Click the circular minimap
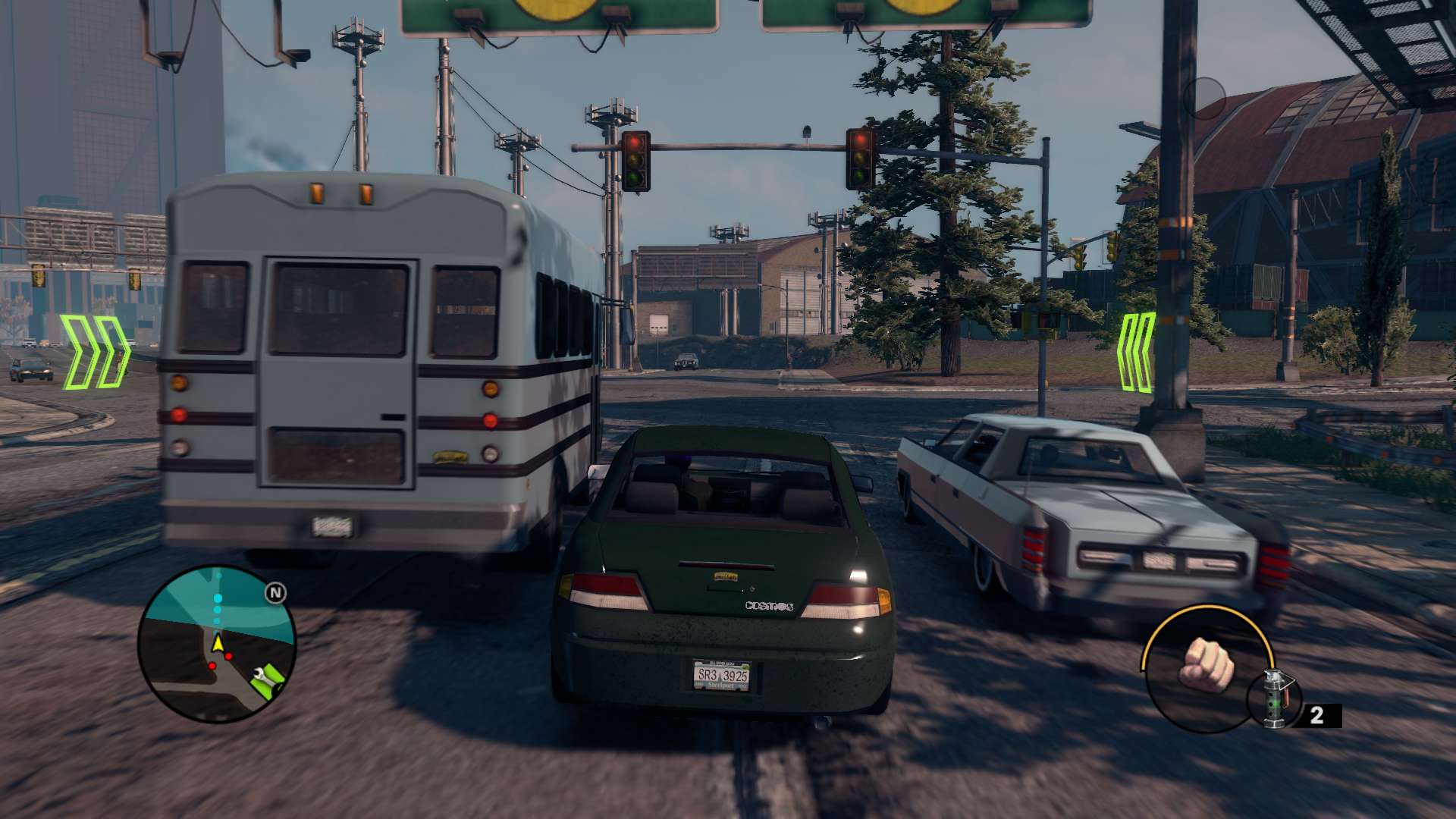The height and width of the screenshot is (819, 1456). pyautogui.click(x=217, y=644)
